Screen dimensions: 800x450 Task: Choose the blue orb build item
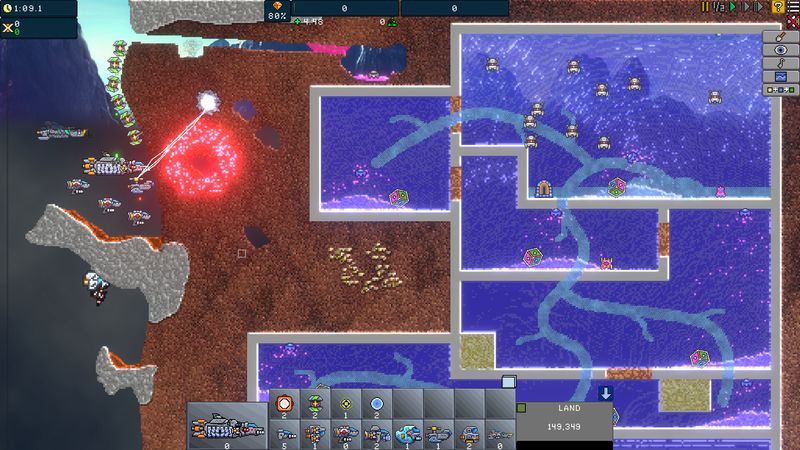click(376, 402)
